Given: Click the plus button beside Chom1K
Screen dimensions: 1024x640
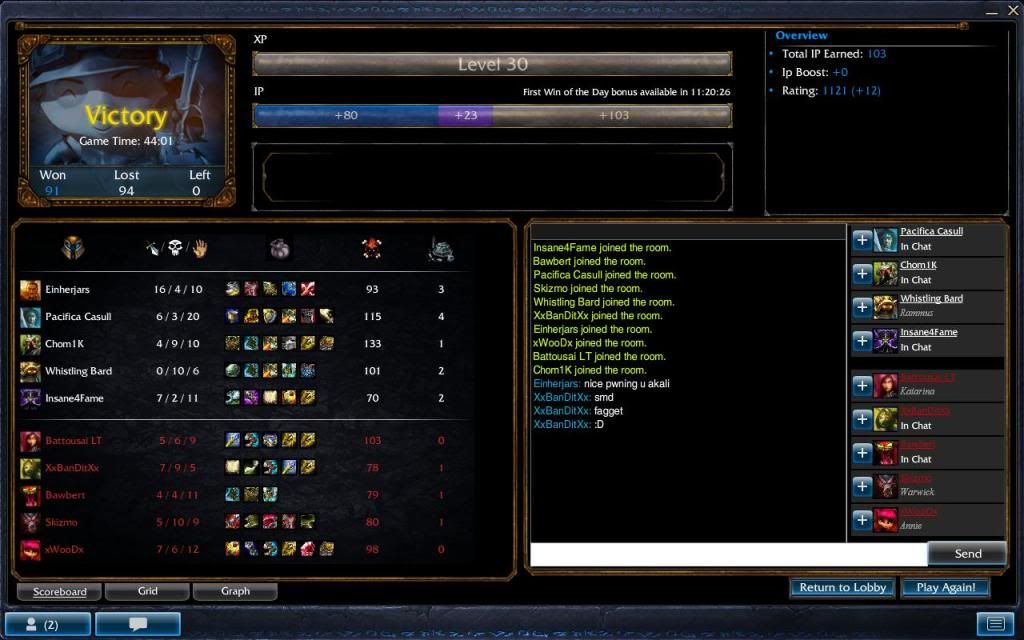Looking at the screenshot, I should pyautogui.click(x=862, y=273).
